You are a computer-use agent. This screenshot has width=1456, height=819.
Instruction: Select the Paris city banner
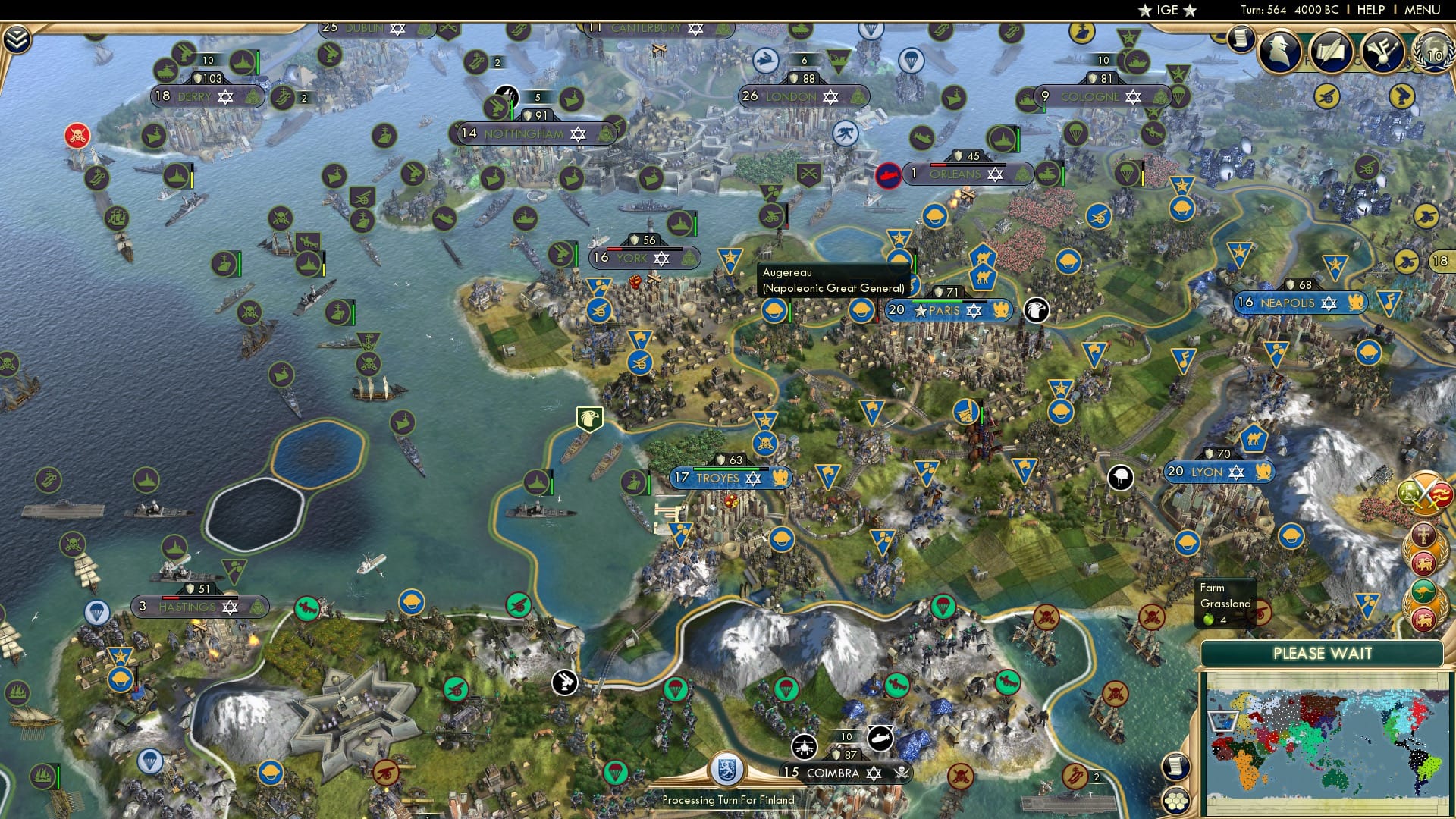tap(948, 310)
